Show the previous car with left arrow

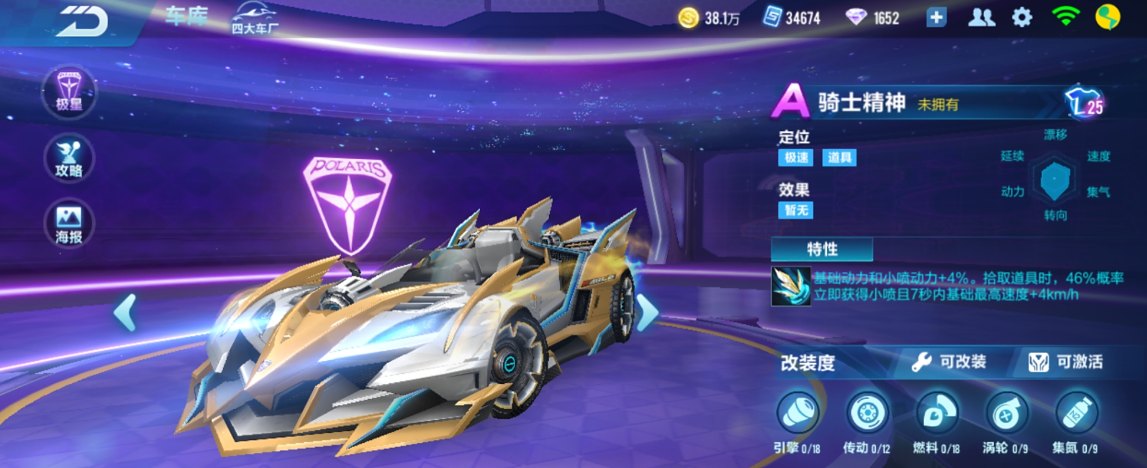(x=125, y=312)
